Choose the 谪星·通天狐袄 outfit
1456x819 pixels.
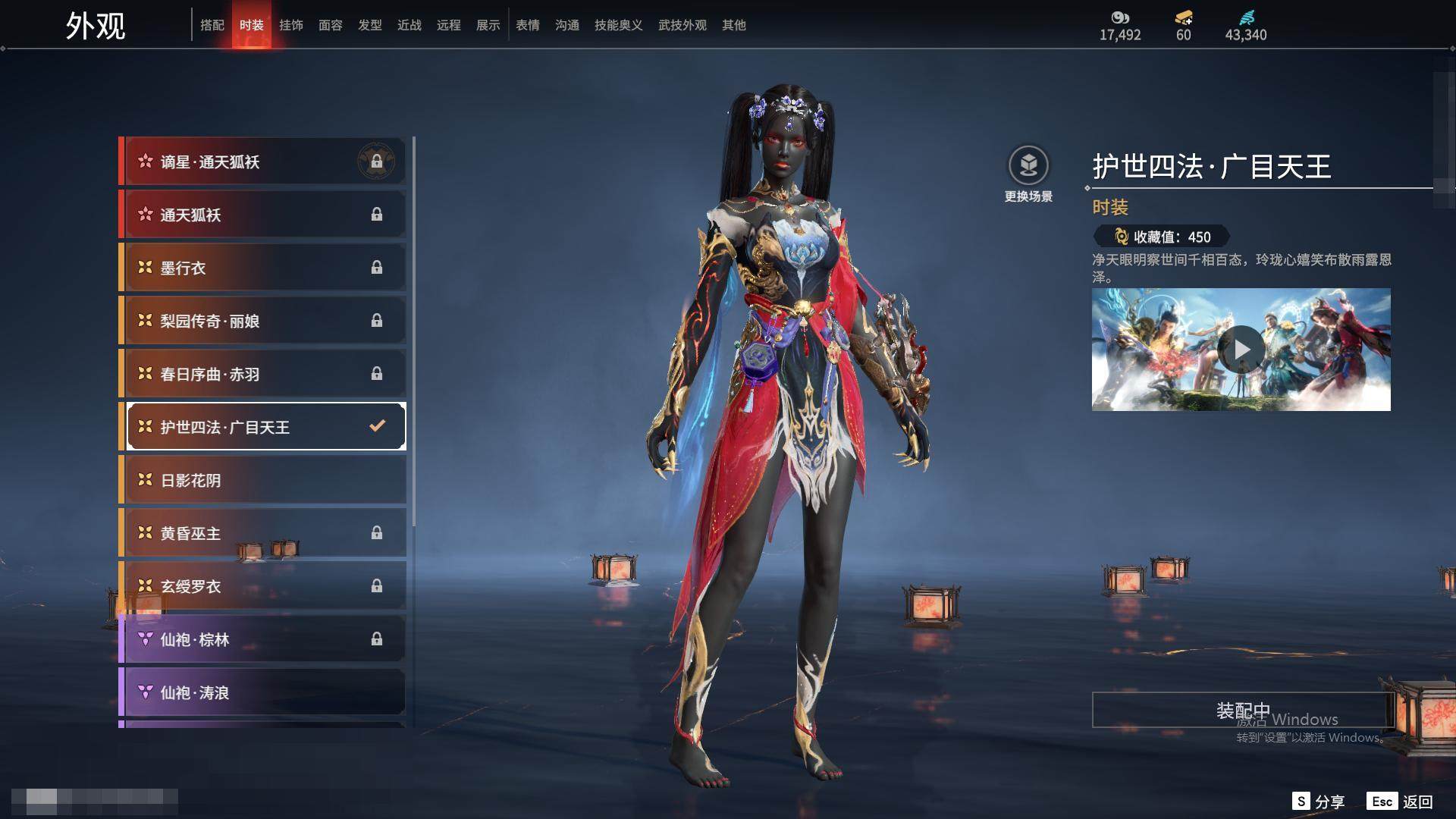pos(263,162)
